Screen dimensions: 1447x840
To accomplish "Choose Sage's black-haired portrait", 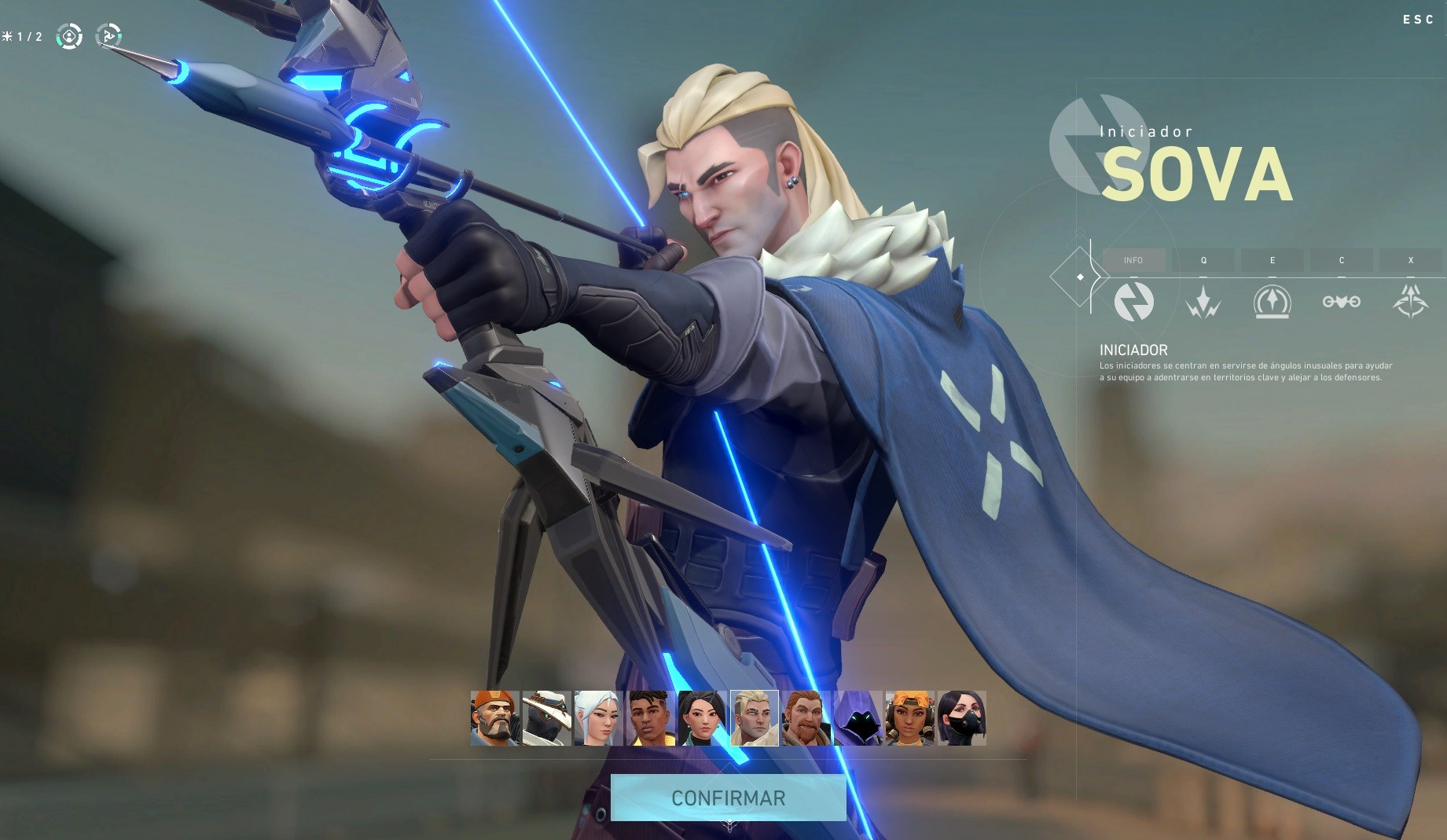I will 702,718.
